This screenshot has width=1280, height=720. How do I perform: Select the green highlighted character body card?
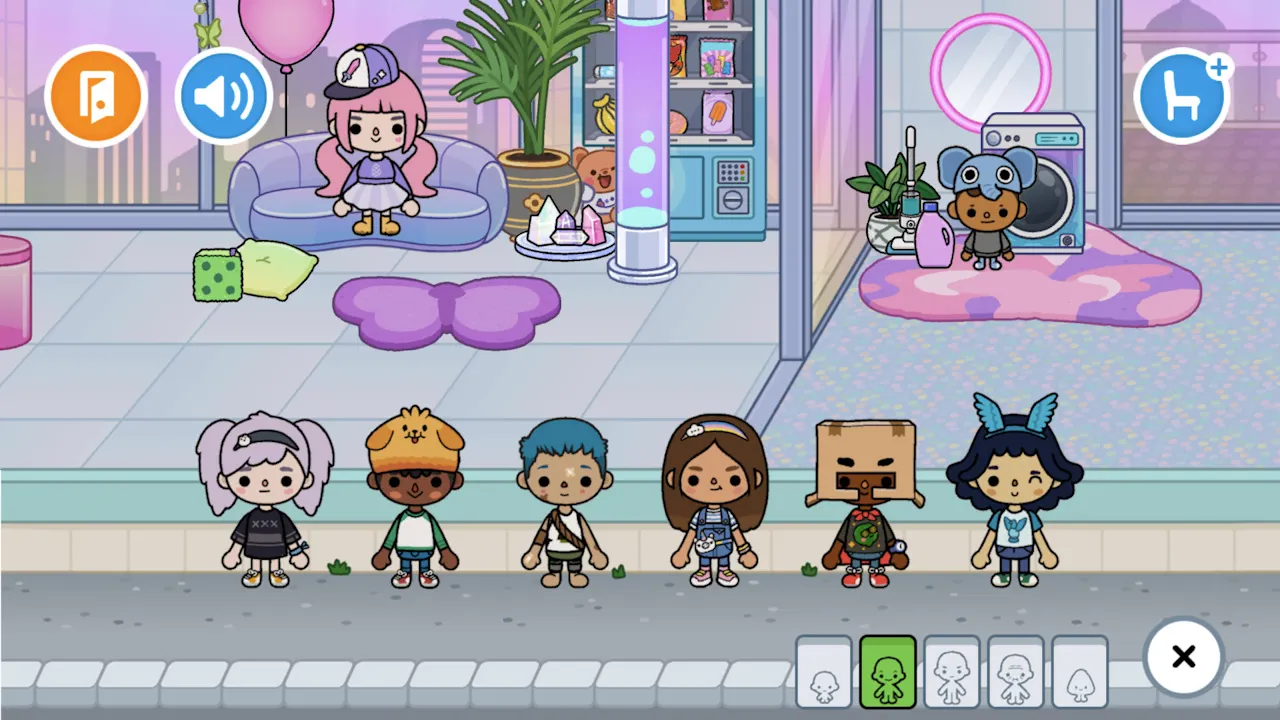[888, 672]
